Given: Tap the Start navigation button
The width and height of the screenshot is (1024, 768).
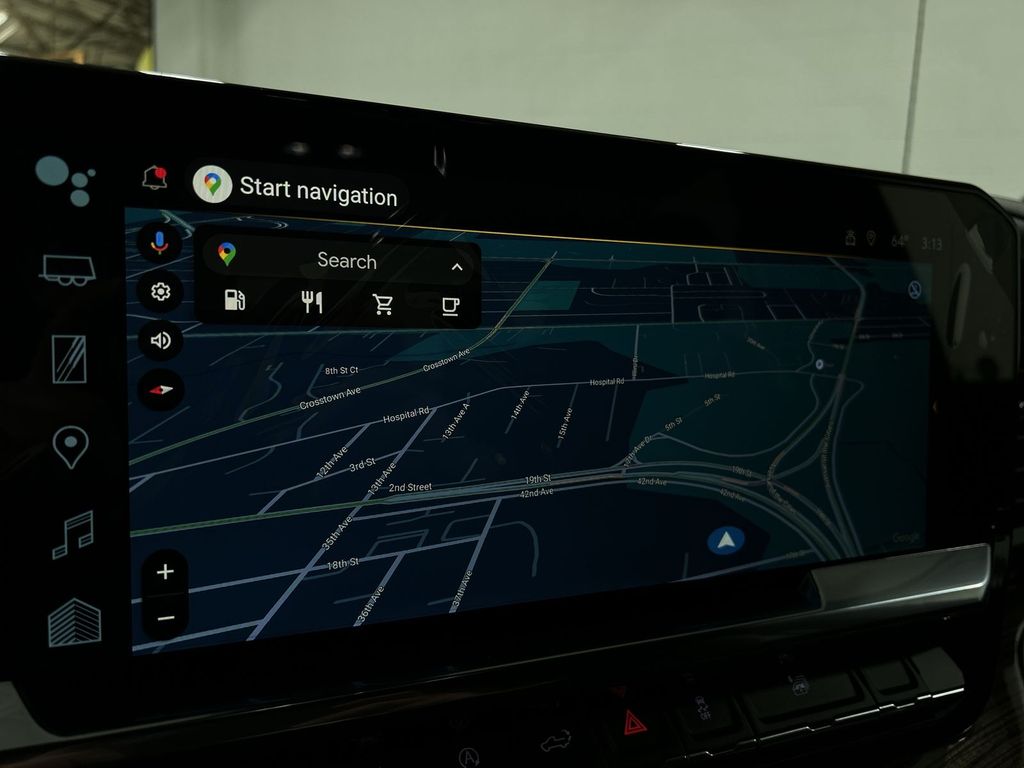Looking at the screenshot, I should tap(300, 189).
